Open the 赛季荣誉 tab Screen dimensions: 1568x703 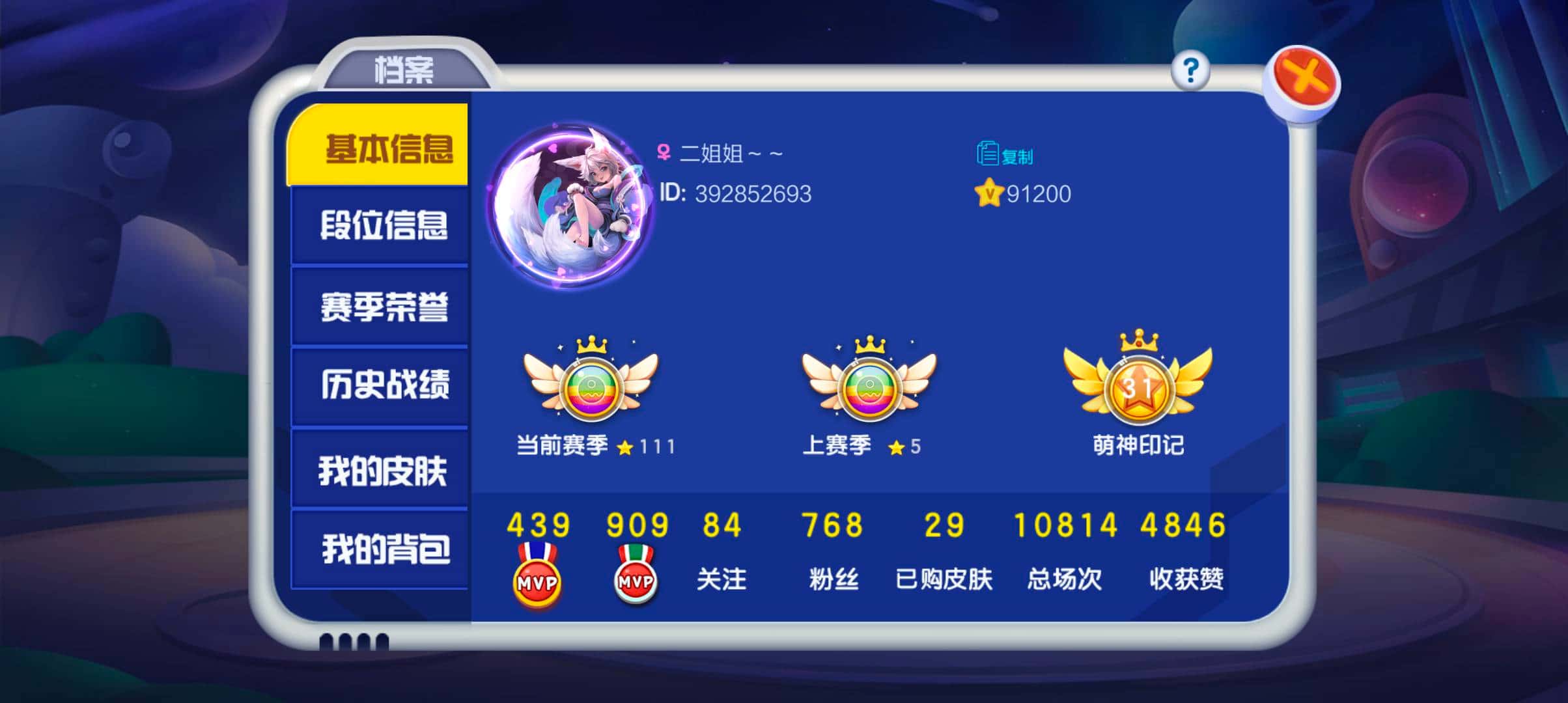point(386,306)
